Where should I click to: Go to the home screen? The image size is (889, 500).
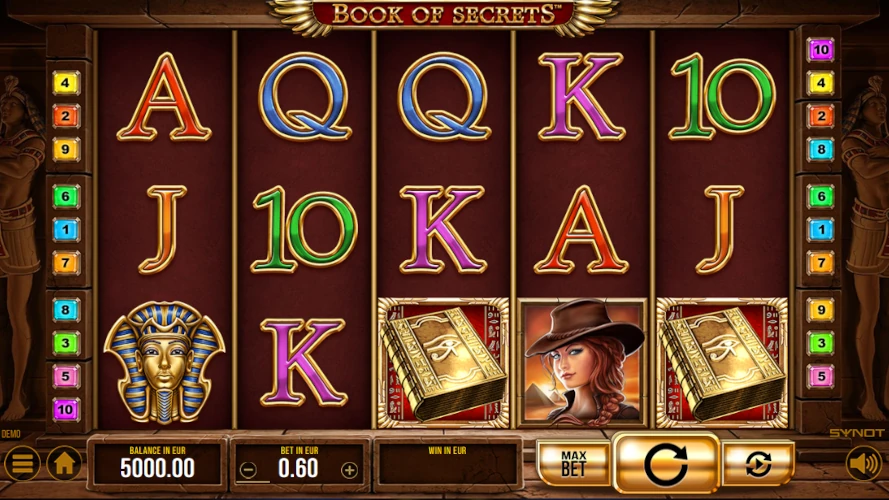click(x=65, y=463)
